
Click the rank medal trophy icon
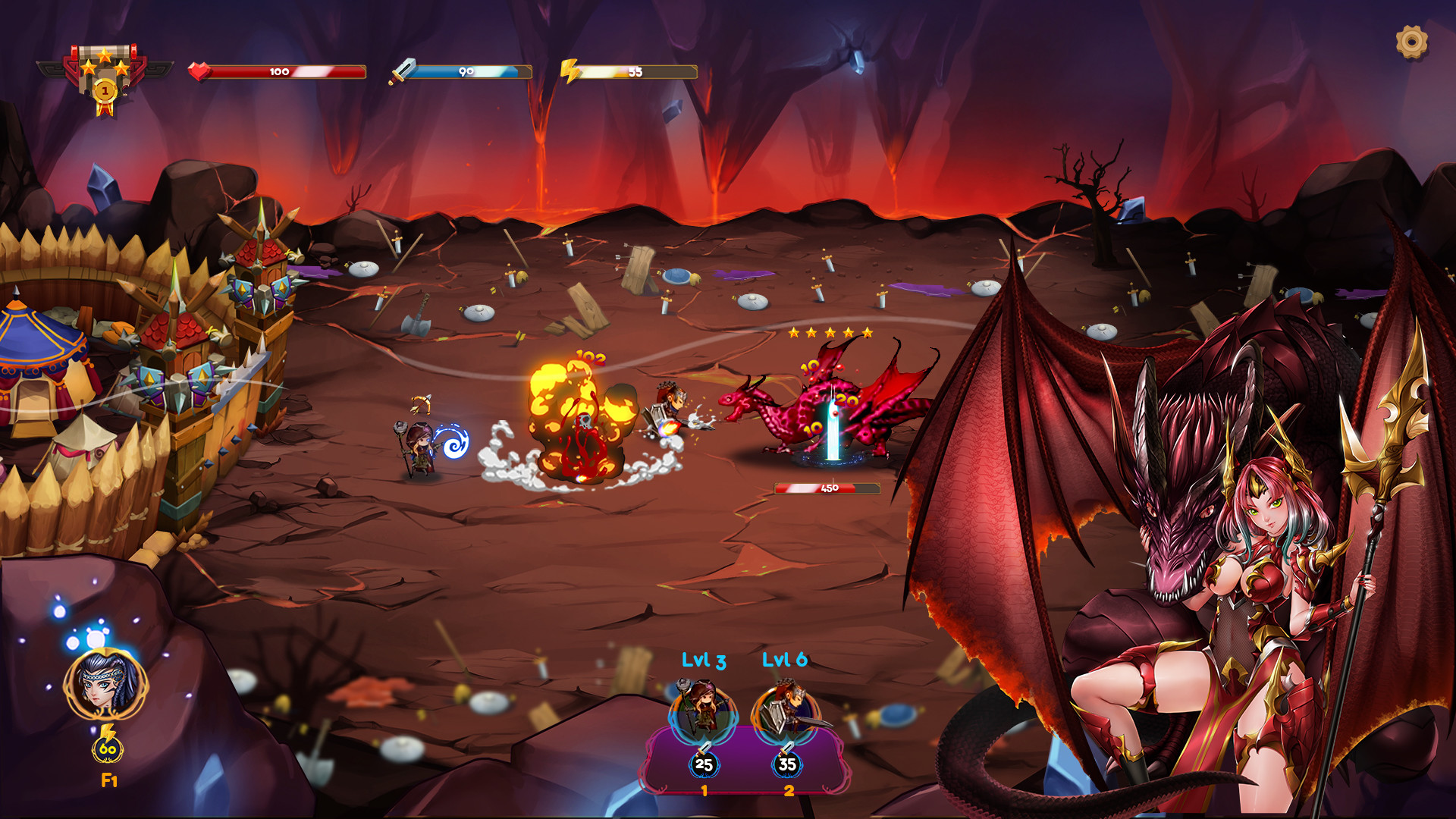pyautogui.click(x=105, y=76)
